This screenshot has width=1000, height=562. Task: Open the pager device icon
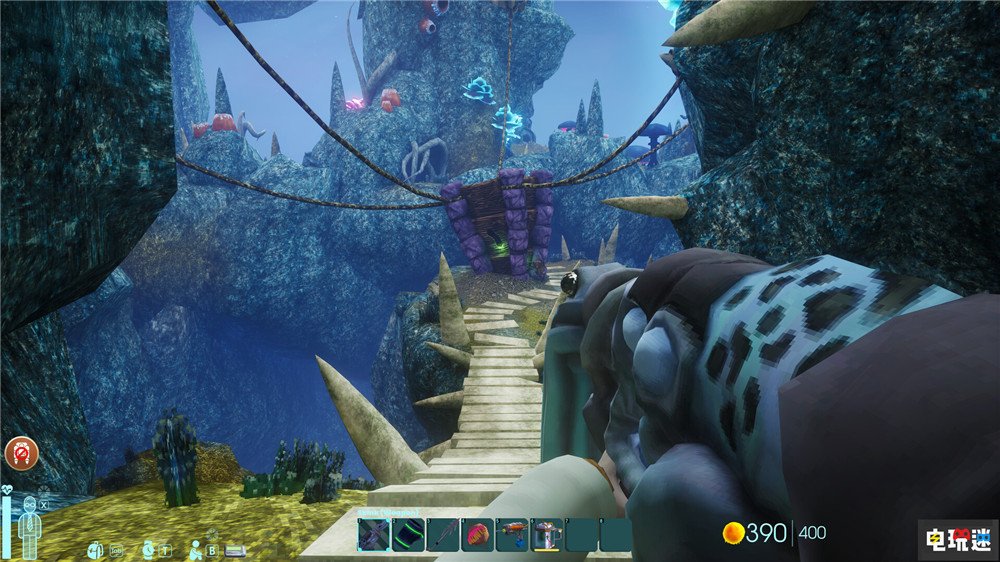235,550
